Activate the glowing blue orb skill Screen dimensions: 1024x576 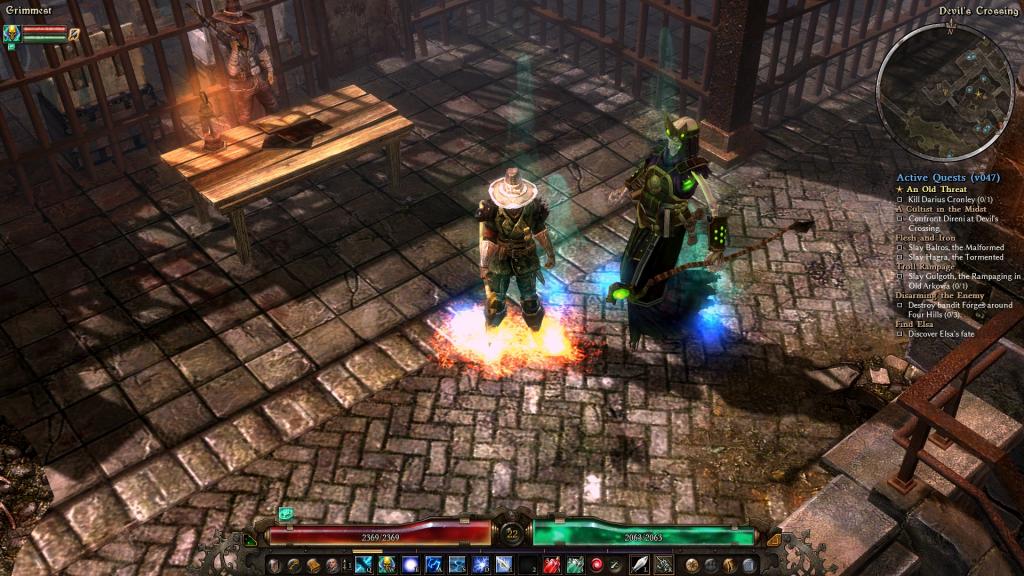(411, 565)
